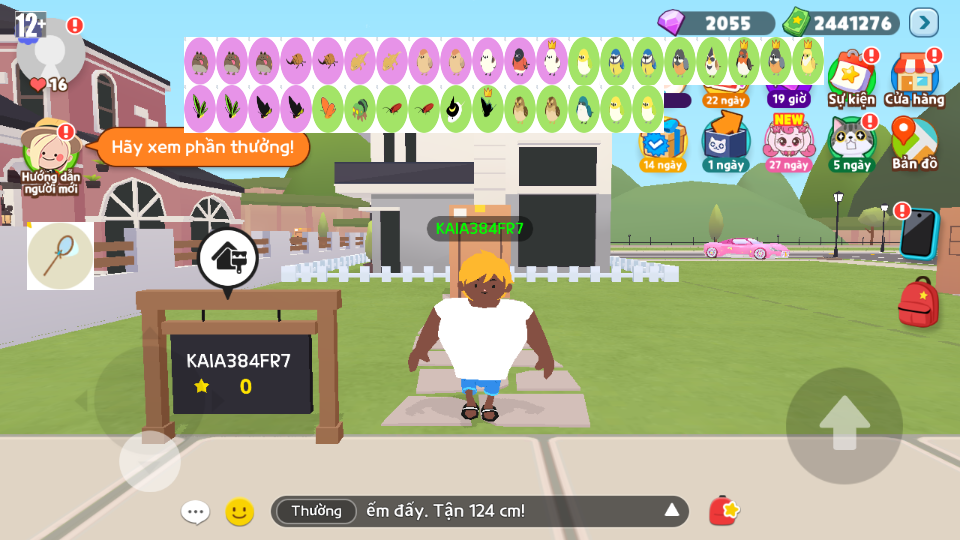Expand the top-right arrow button
Screen dimensions: 960x540
tap(923, 22)
